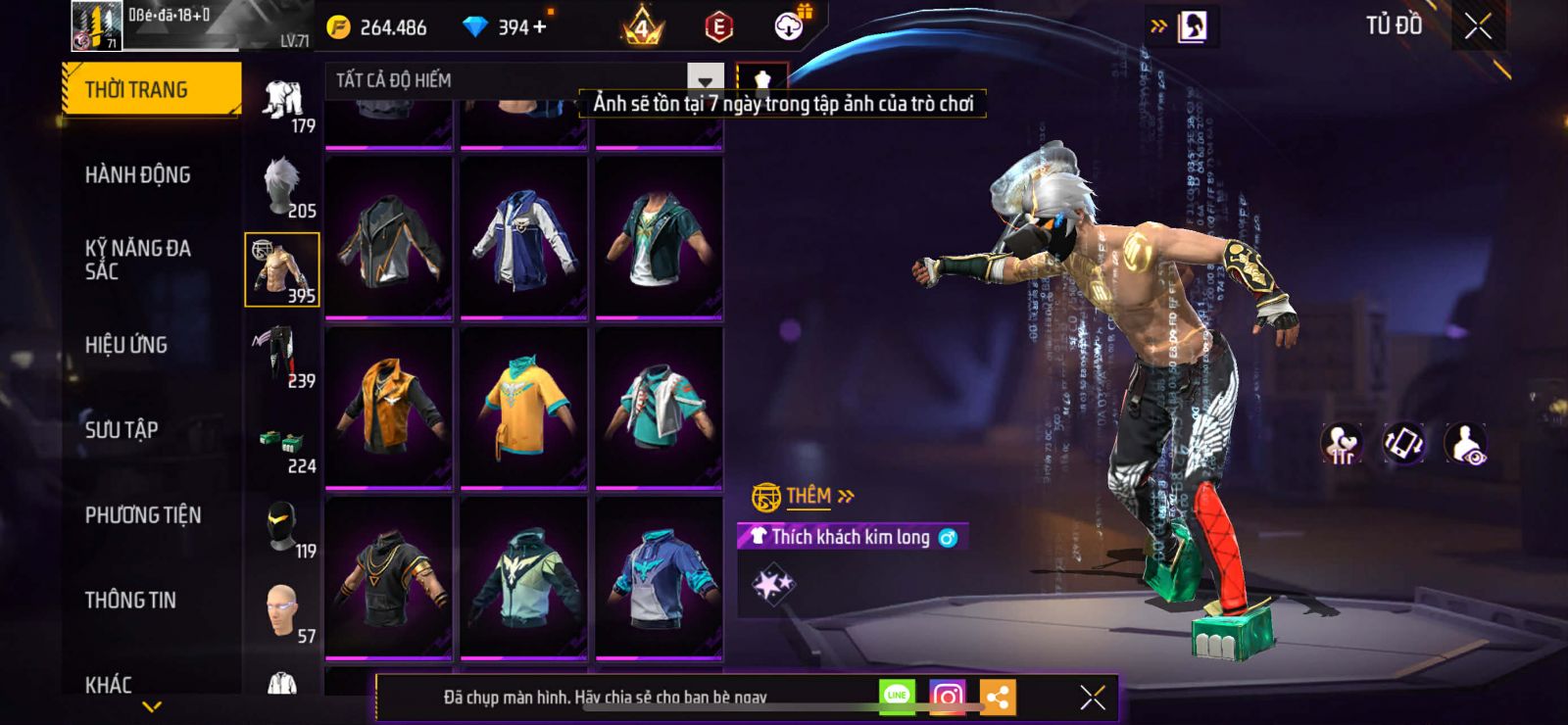The height and width of the screenshot is (725, 1568).
Task: Pick the hair category with 205 items
Action: point(283,186)
